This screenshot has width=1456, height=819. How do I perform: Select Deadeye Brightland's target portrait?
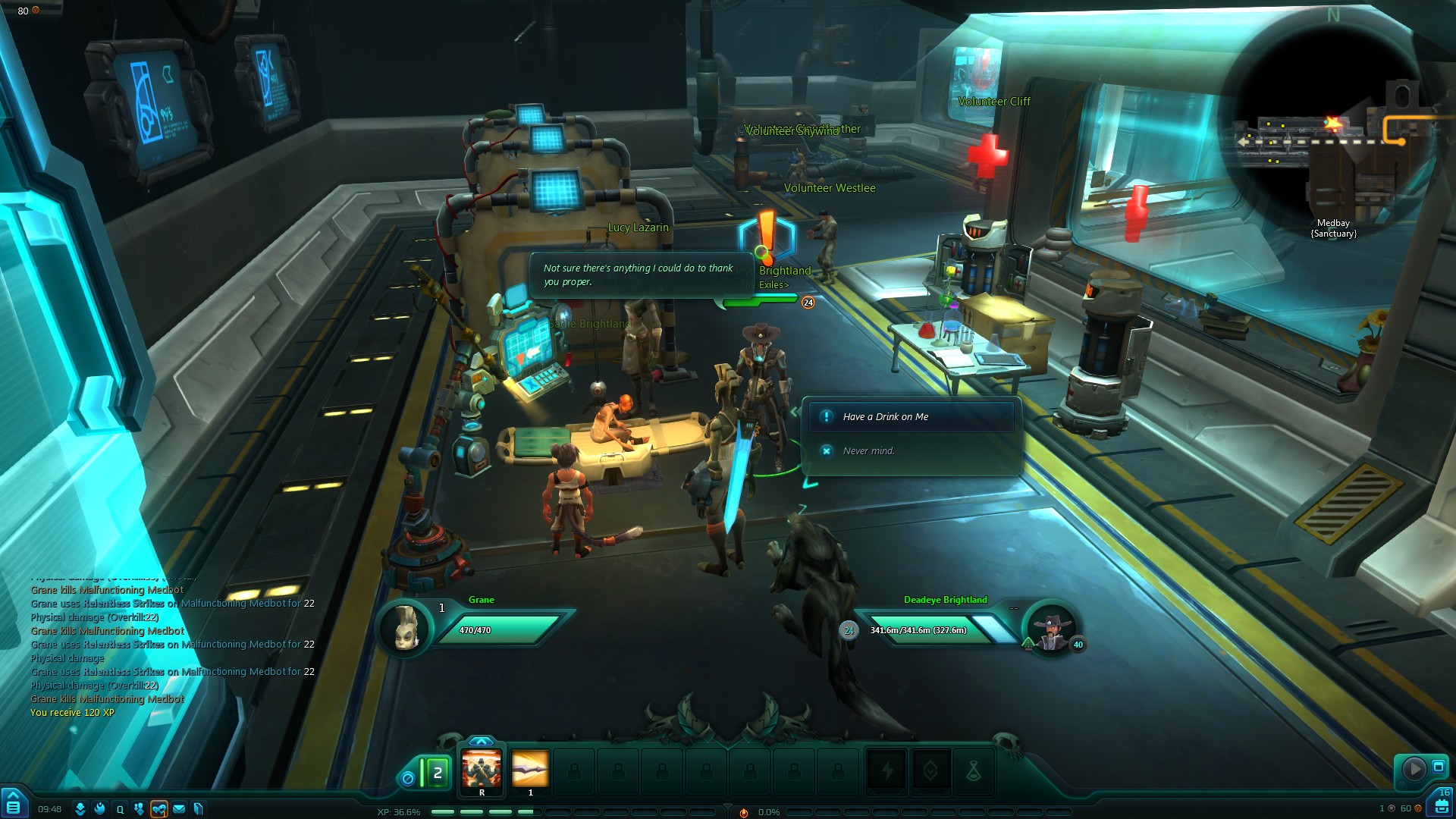[1053, 629]
